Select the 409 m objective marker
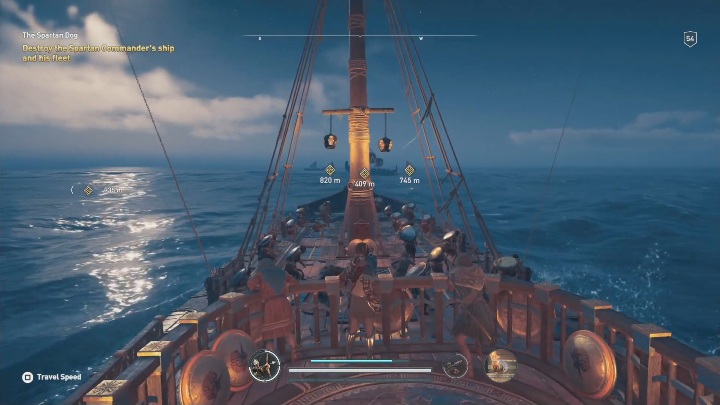720x405 pixels. 364,173
